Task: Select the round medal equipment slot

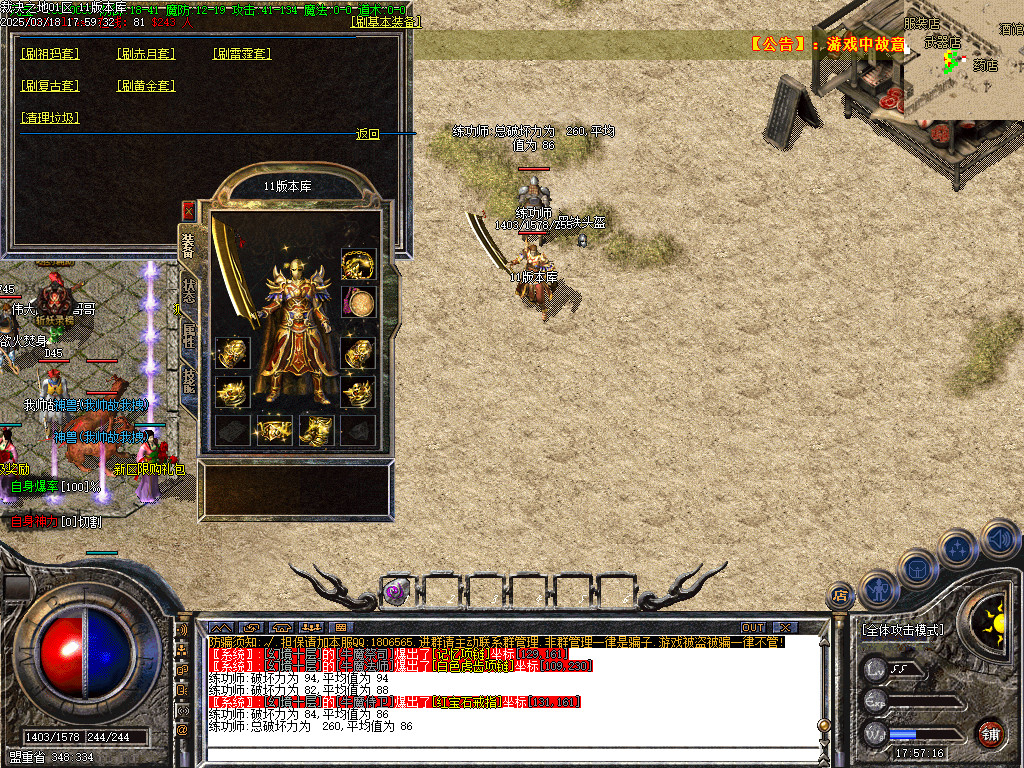Action: pos(358,301)
